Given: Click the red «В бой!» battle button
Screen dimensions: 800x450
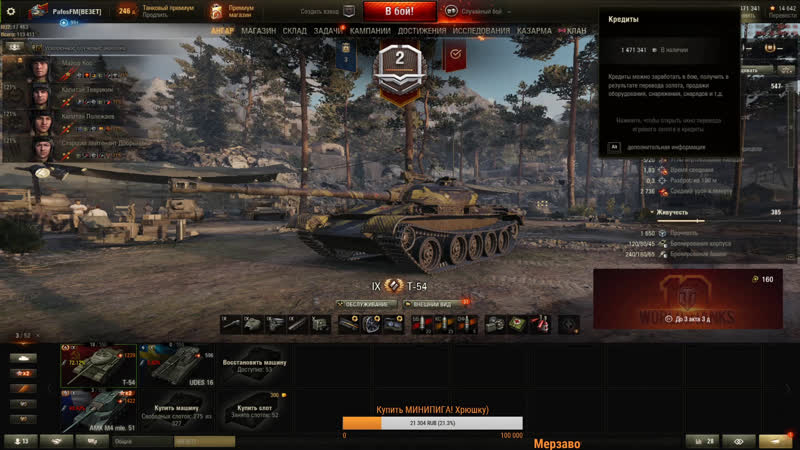Looking at the screenshot, I should coord(410,12).
